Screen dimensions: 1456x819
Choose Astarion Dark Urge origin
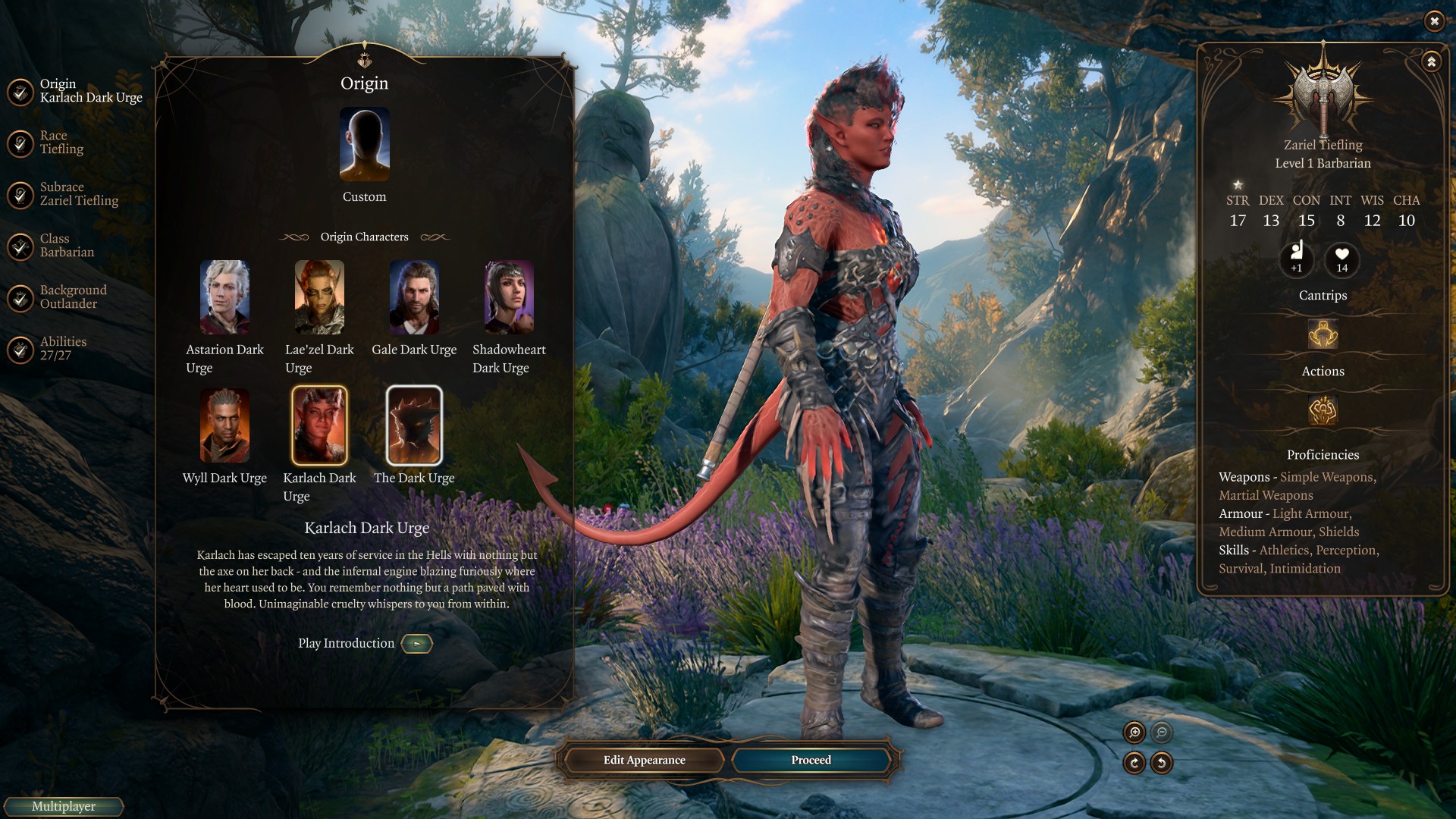[x=224, y=297]
